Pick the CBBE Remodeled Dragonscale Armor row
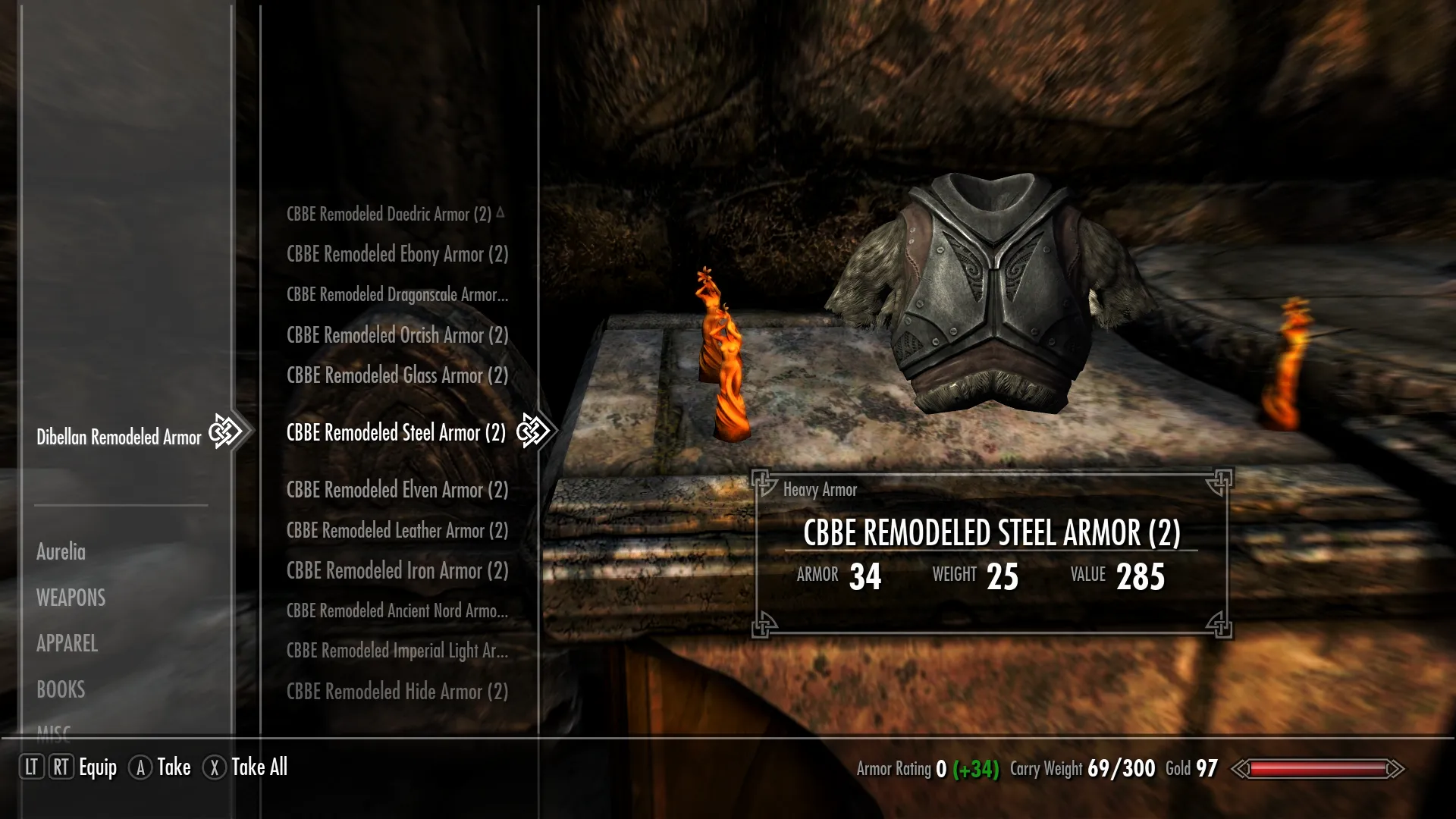This screenshot has width=1456, height=819. 397,295
